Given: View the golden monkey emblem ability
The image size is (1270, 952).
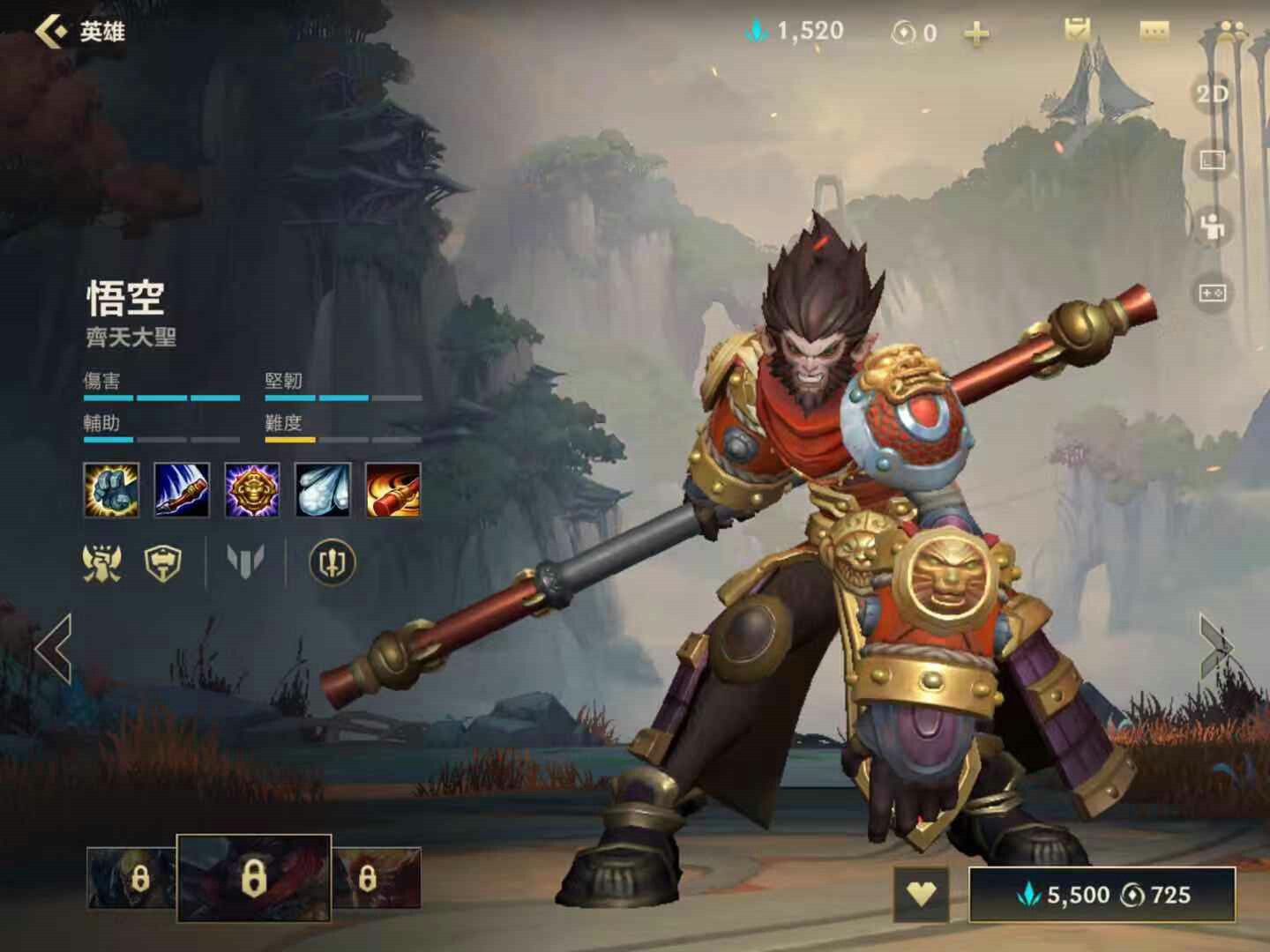Looking at the screenshot, I should 252,489.
